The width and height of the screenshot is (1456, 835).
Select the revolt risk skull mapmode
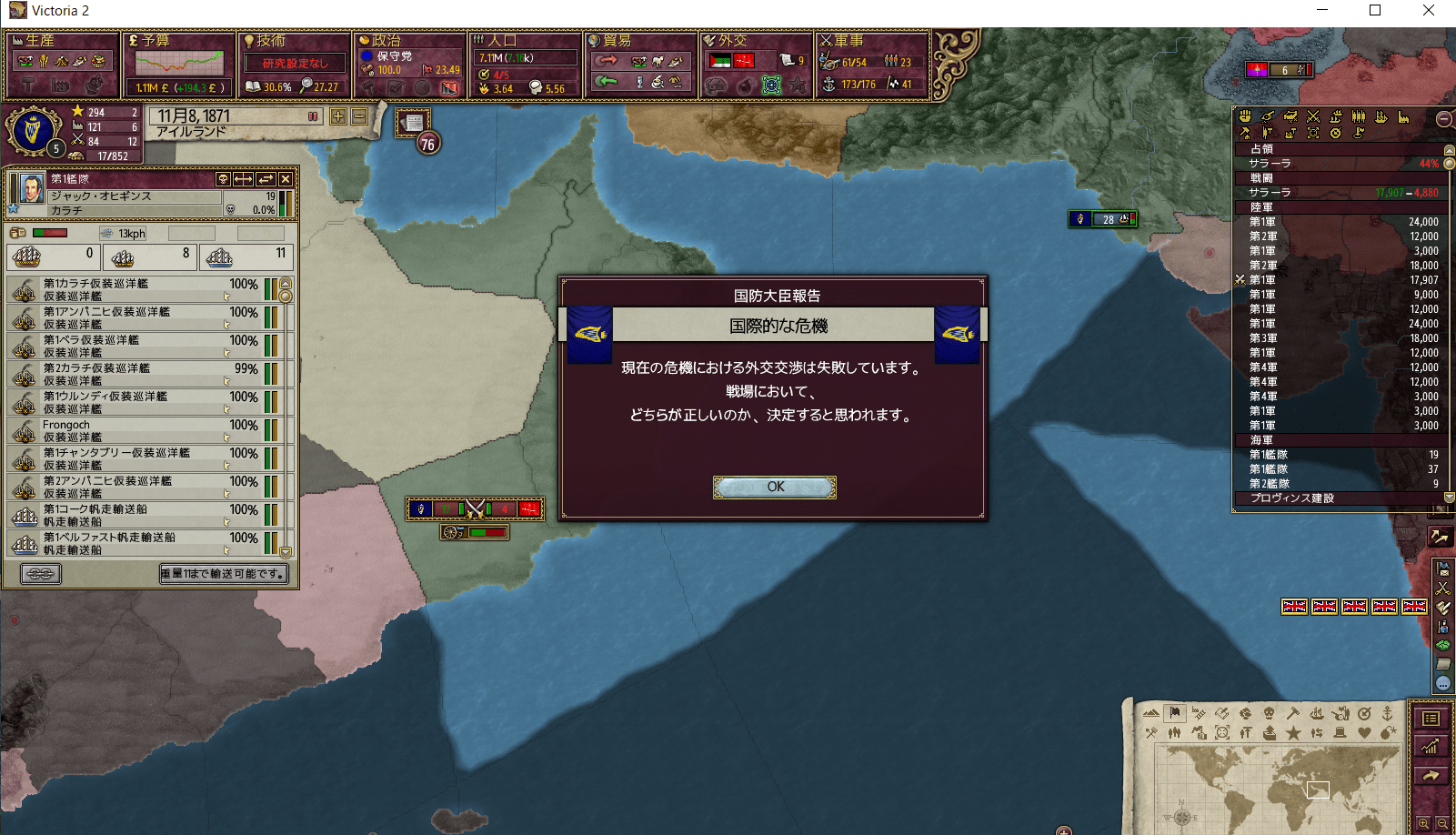click(1270, 714)
